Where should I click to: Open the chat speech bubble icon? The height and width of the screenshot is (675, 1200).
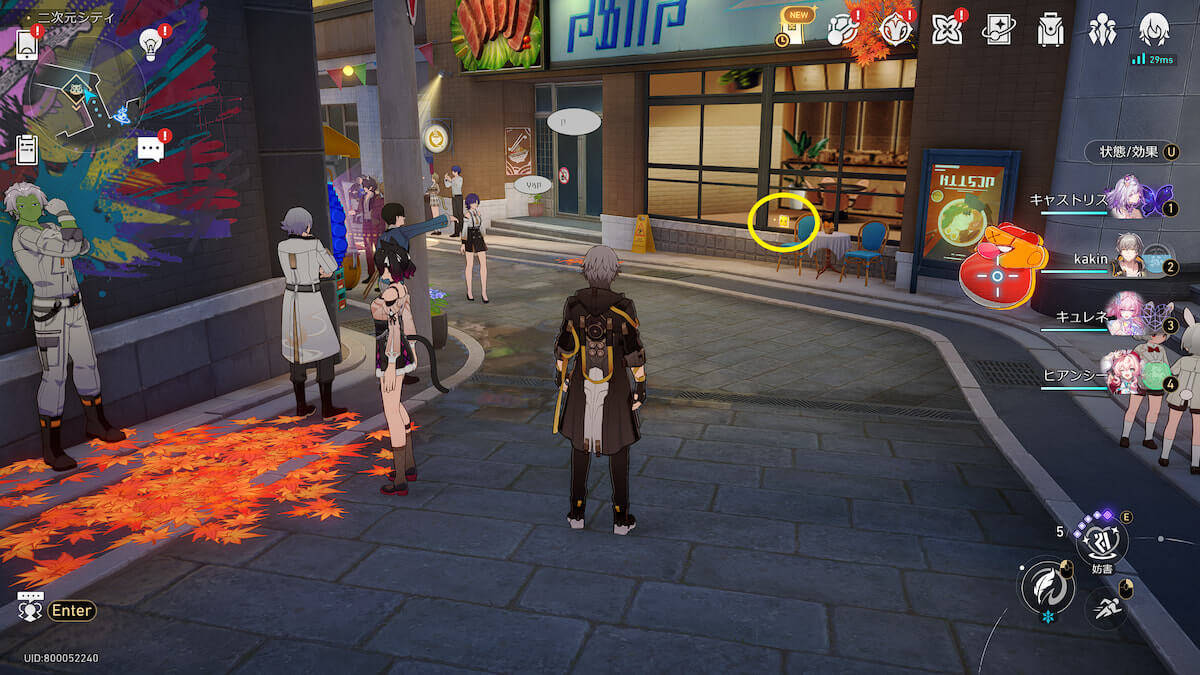(x=150, y=150)
